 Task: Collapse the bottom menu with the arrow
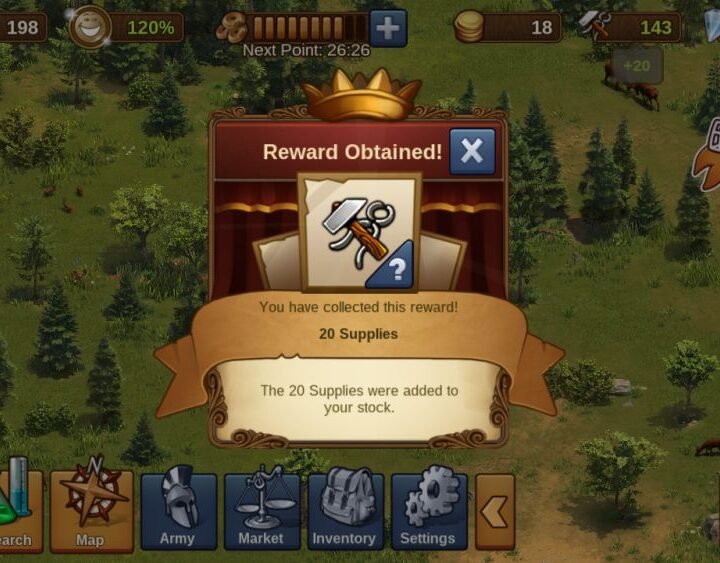[495, 511]
